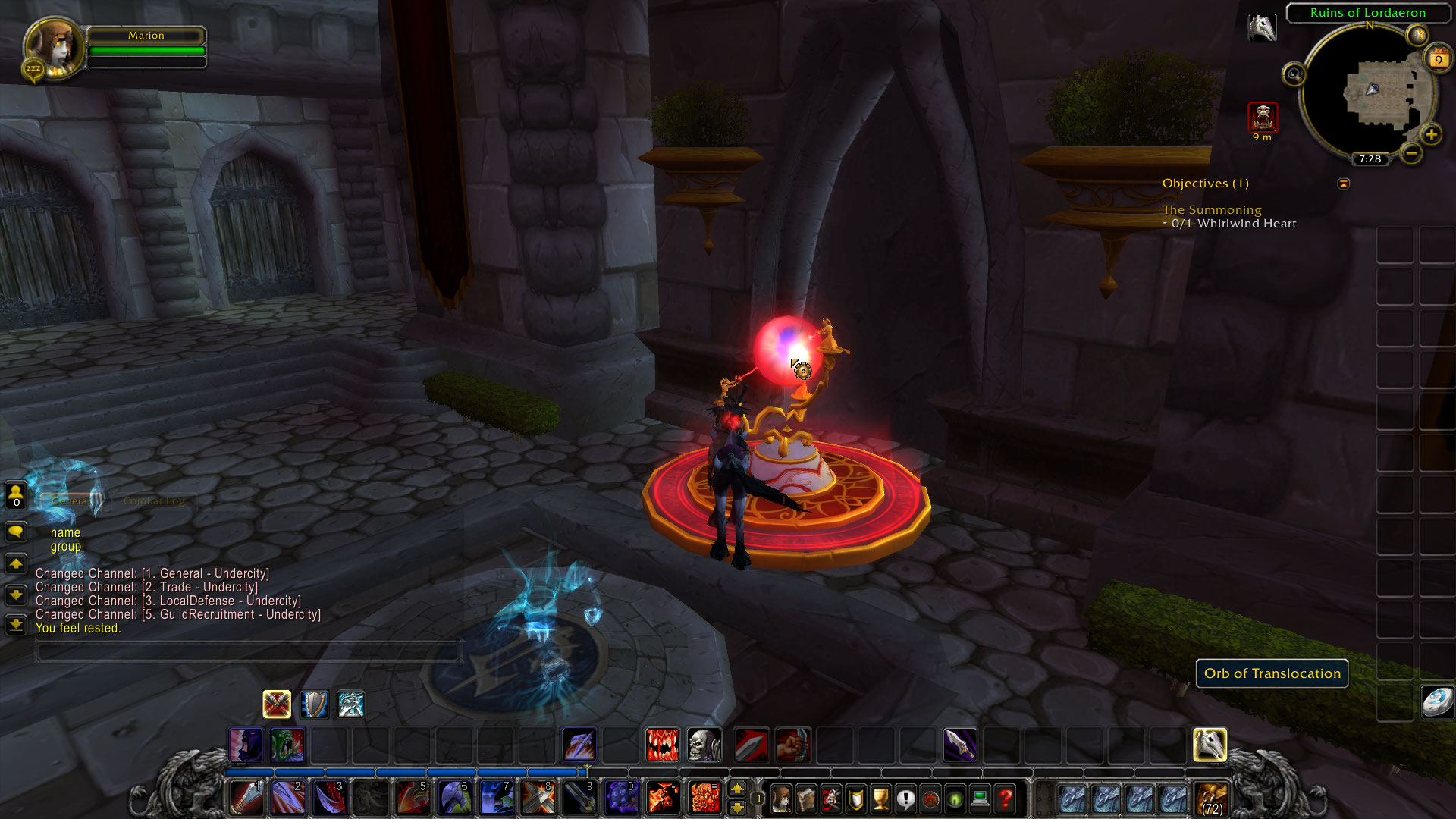The image size is (1456, 819).
Task: Select the General chat tab
Action: tap(72, 500)
